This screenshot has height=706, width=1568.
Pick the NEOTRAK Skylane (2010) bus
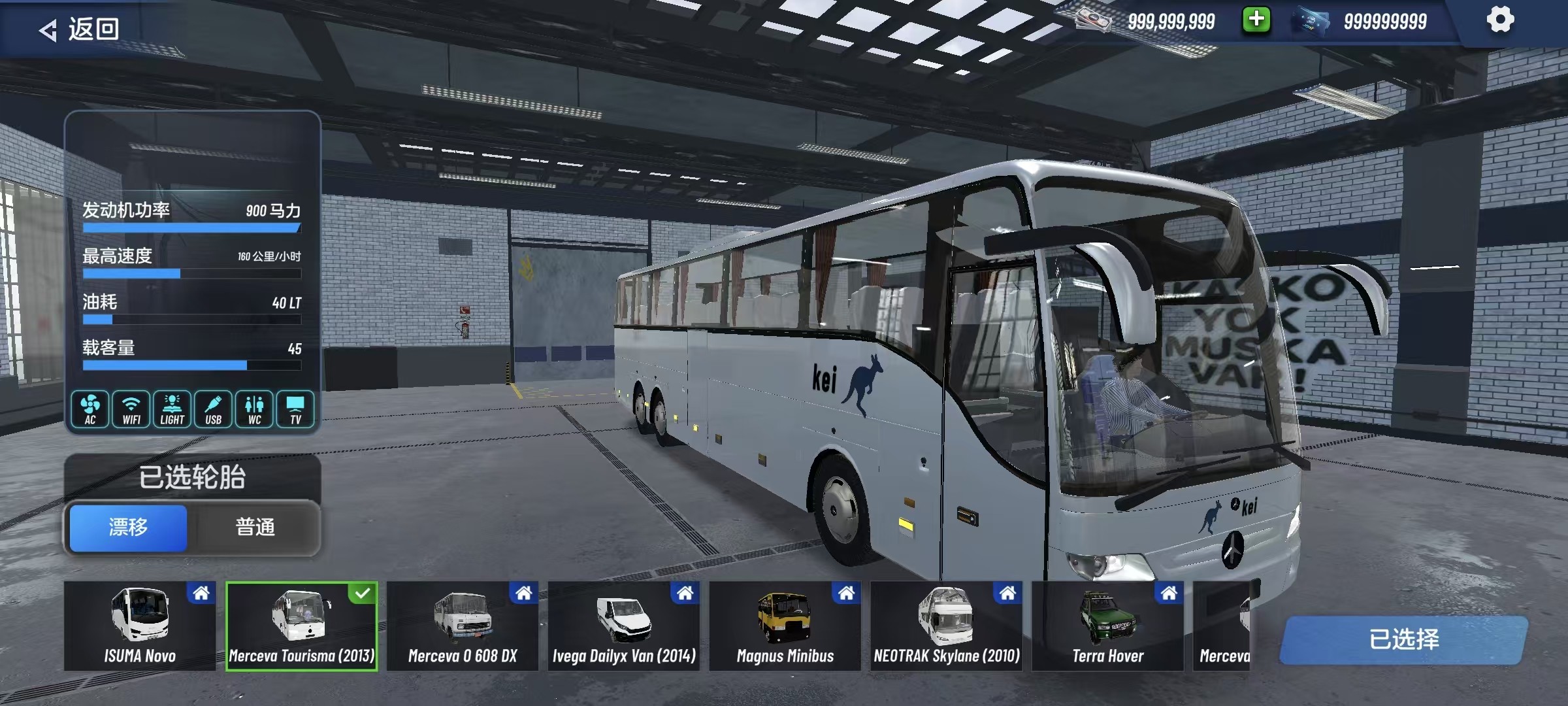pos(947,626)
